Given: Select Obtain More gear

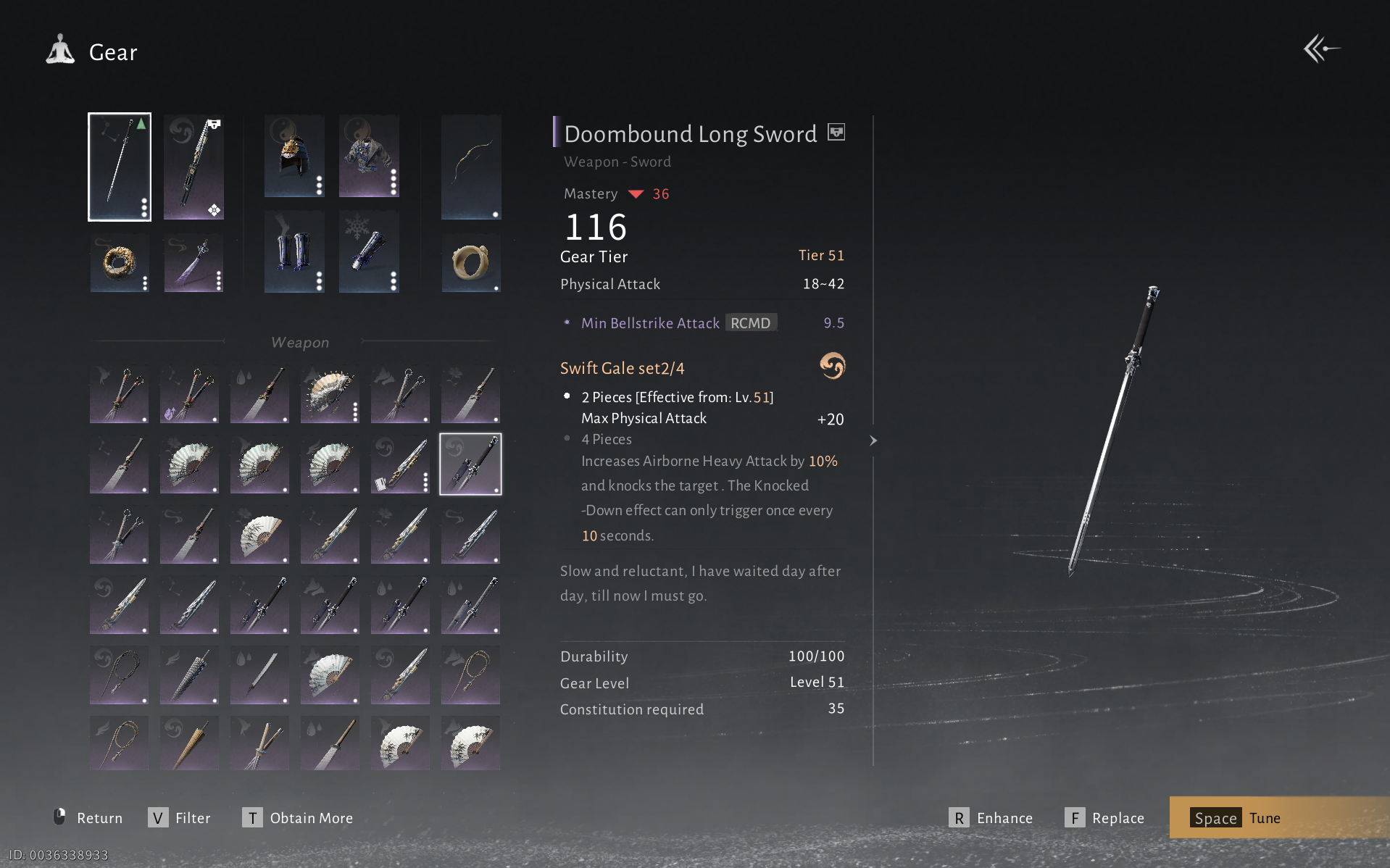Looking at the screenshot, I should pyautogui.click(x=298, y=818).
